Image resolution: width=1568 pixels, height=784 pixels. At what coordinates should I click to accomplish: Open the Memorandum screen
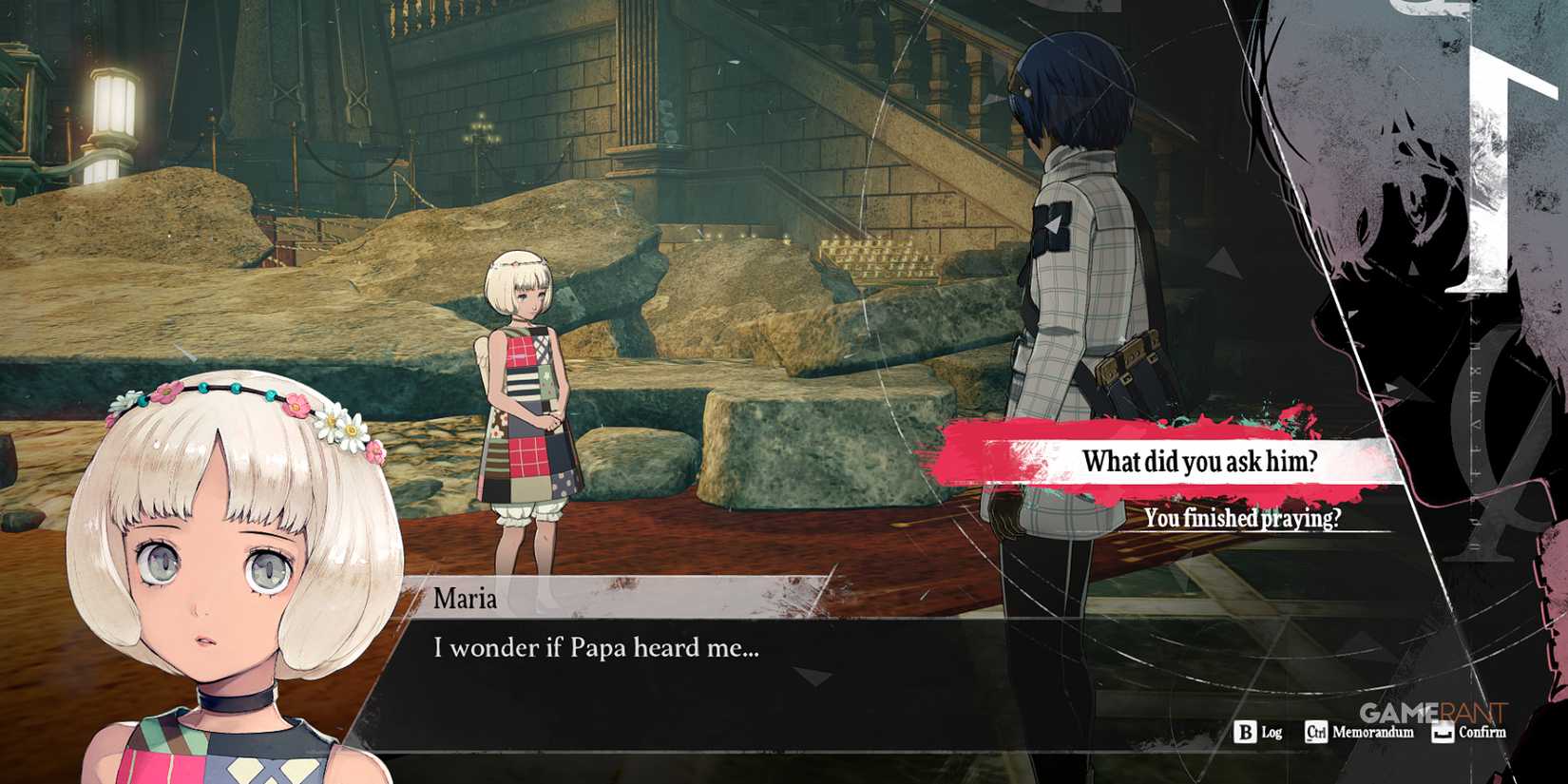(1359, 733)
